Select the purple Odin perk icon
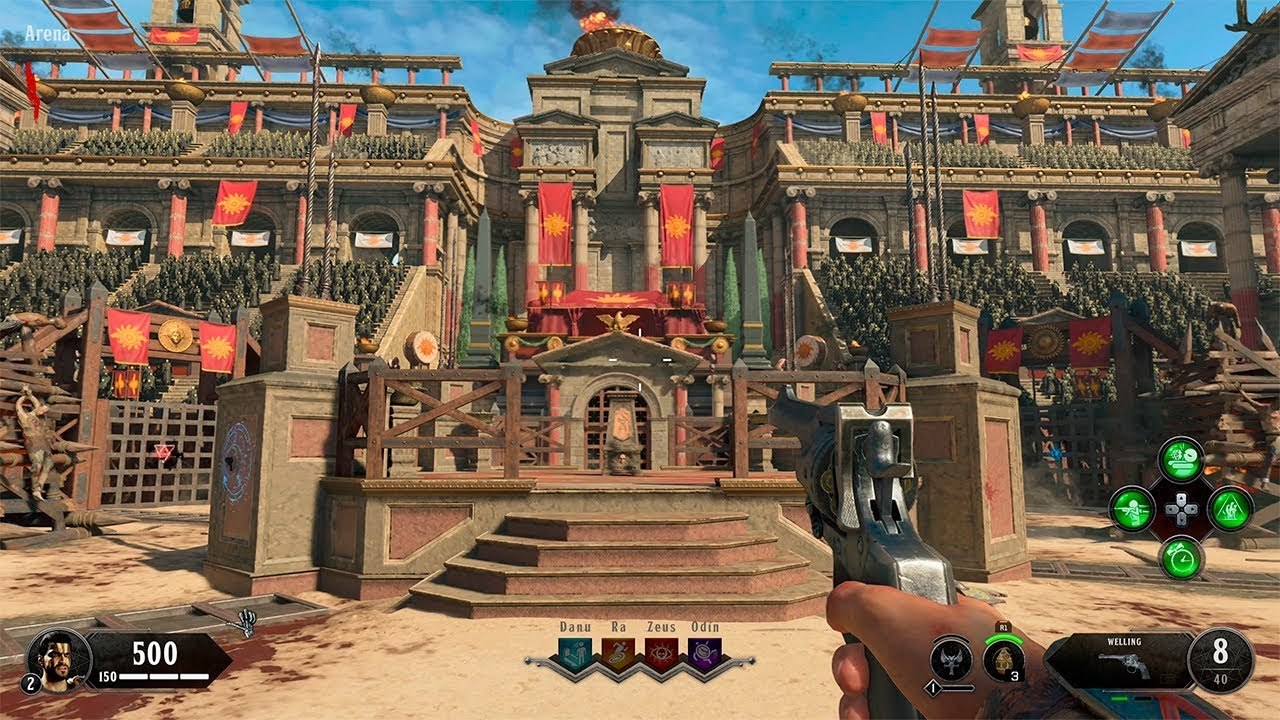Viewport: 1280px width, 720px height. click(x=704, y=654)
